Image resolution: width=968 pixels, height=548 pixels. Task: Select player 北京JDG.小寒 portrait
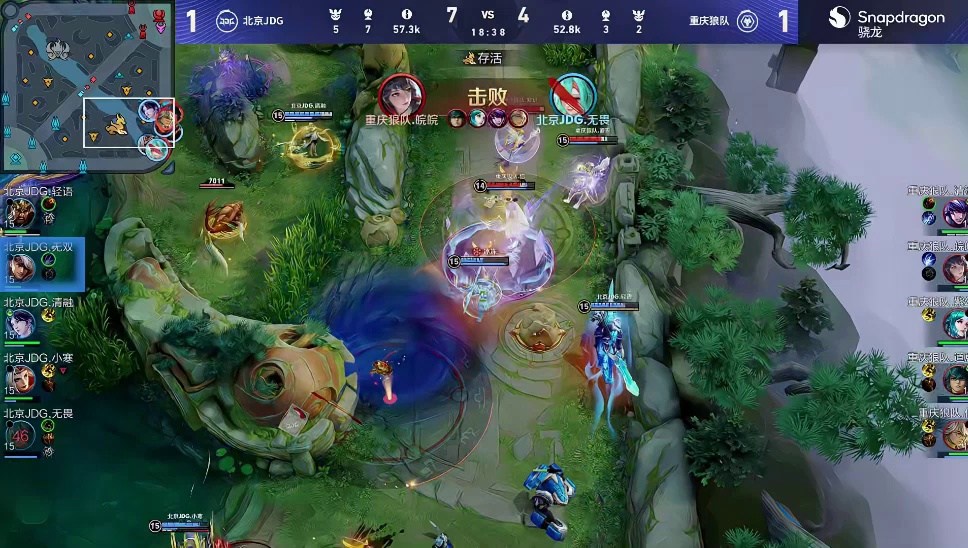[20, 379]
